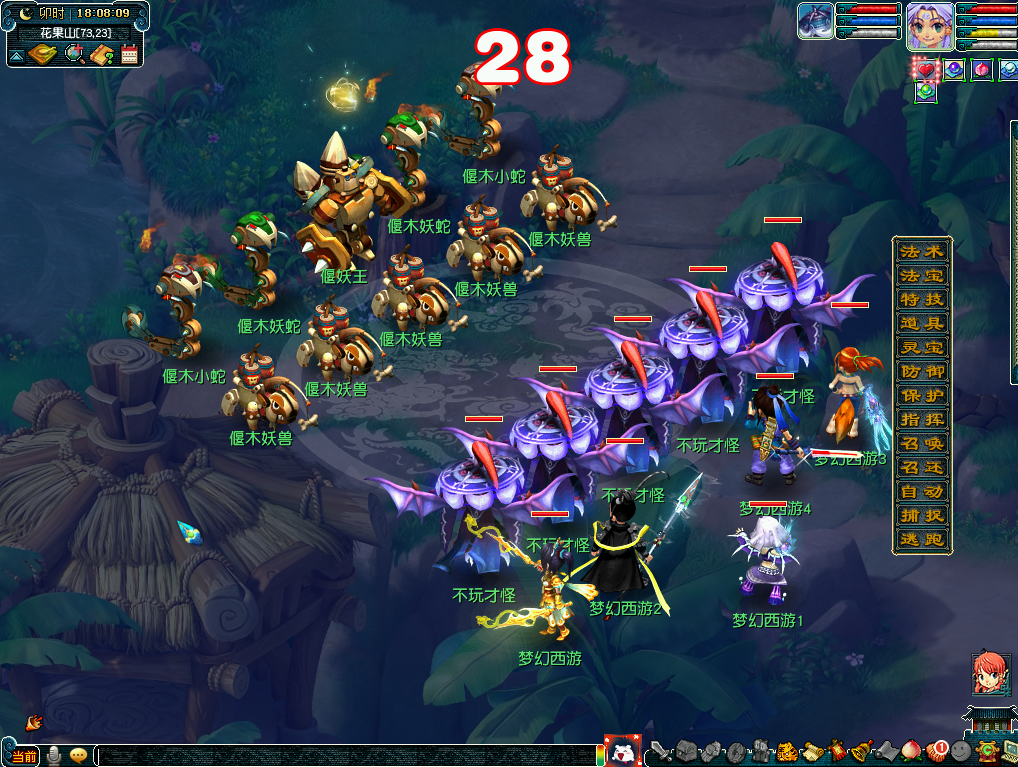Choose the 法宝 battle command
This screenshot has width=1018, height=767.
(921, 275)
